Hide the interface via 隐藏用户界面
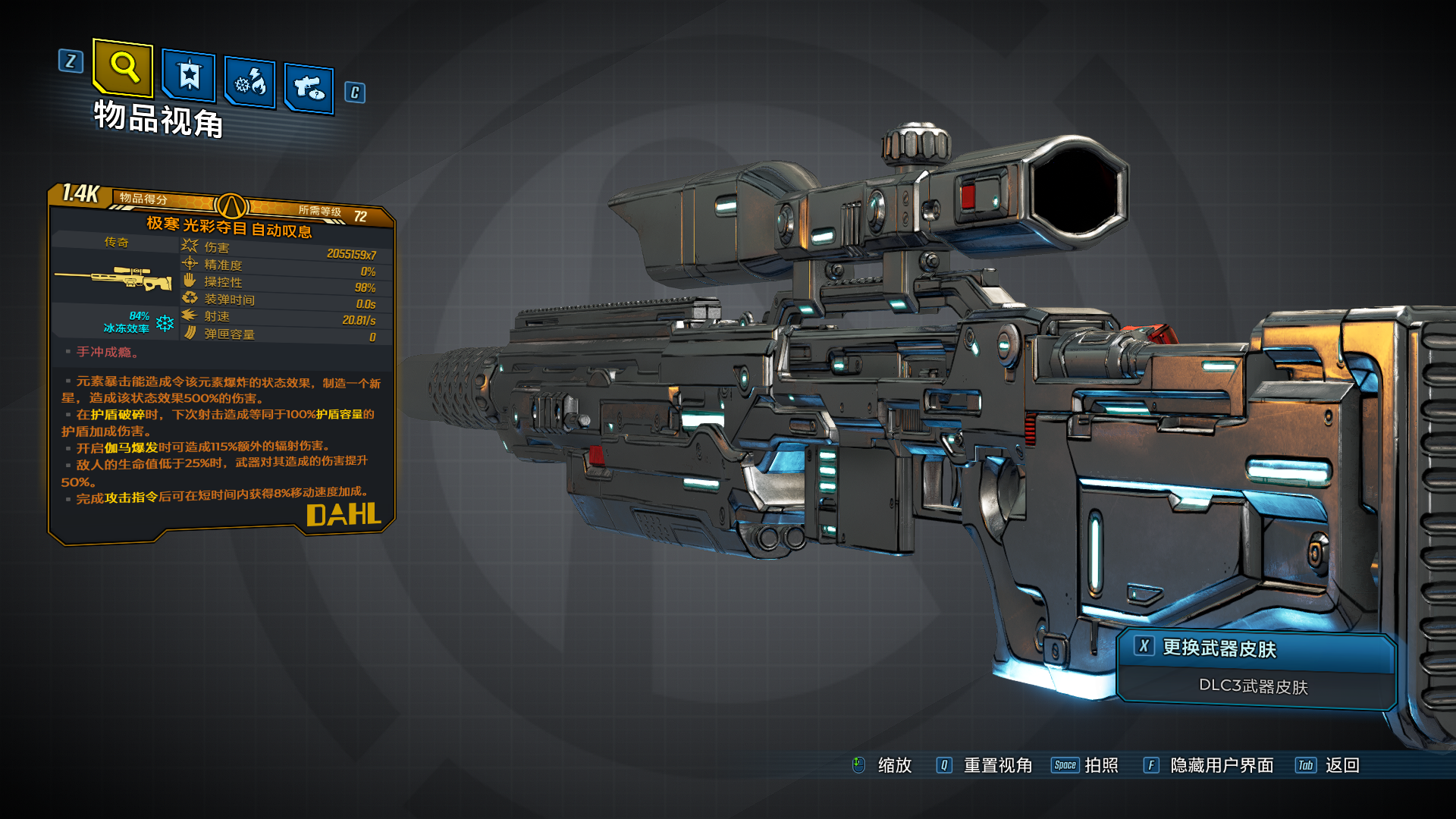Viewport: 1456px width, 819px height. 1221,765
